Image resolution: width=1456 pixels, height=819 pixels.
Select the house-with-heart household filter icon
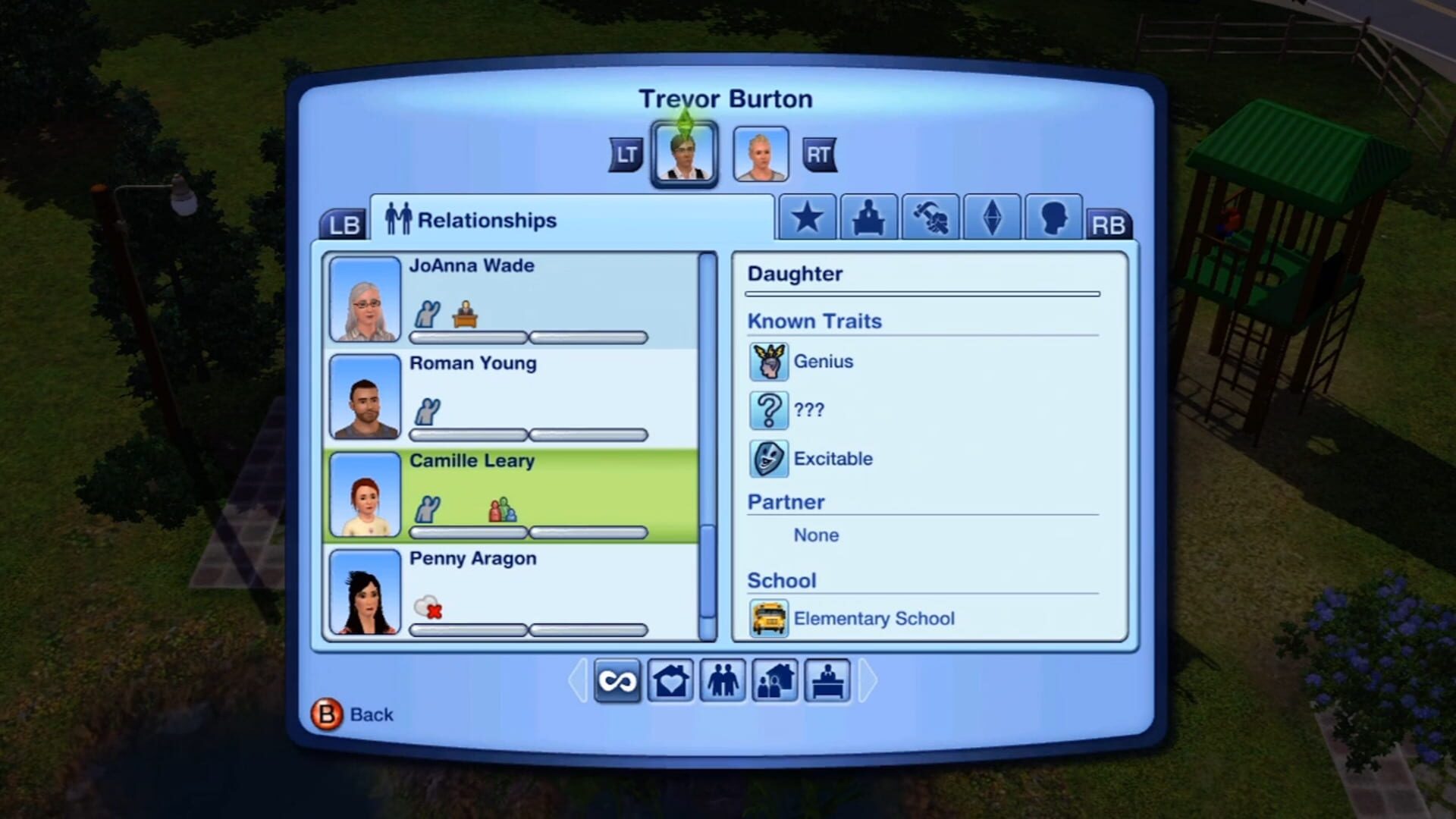point(671,681)
